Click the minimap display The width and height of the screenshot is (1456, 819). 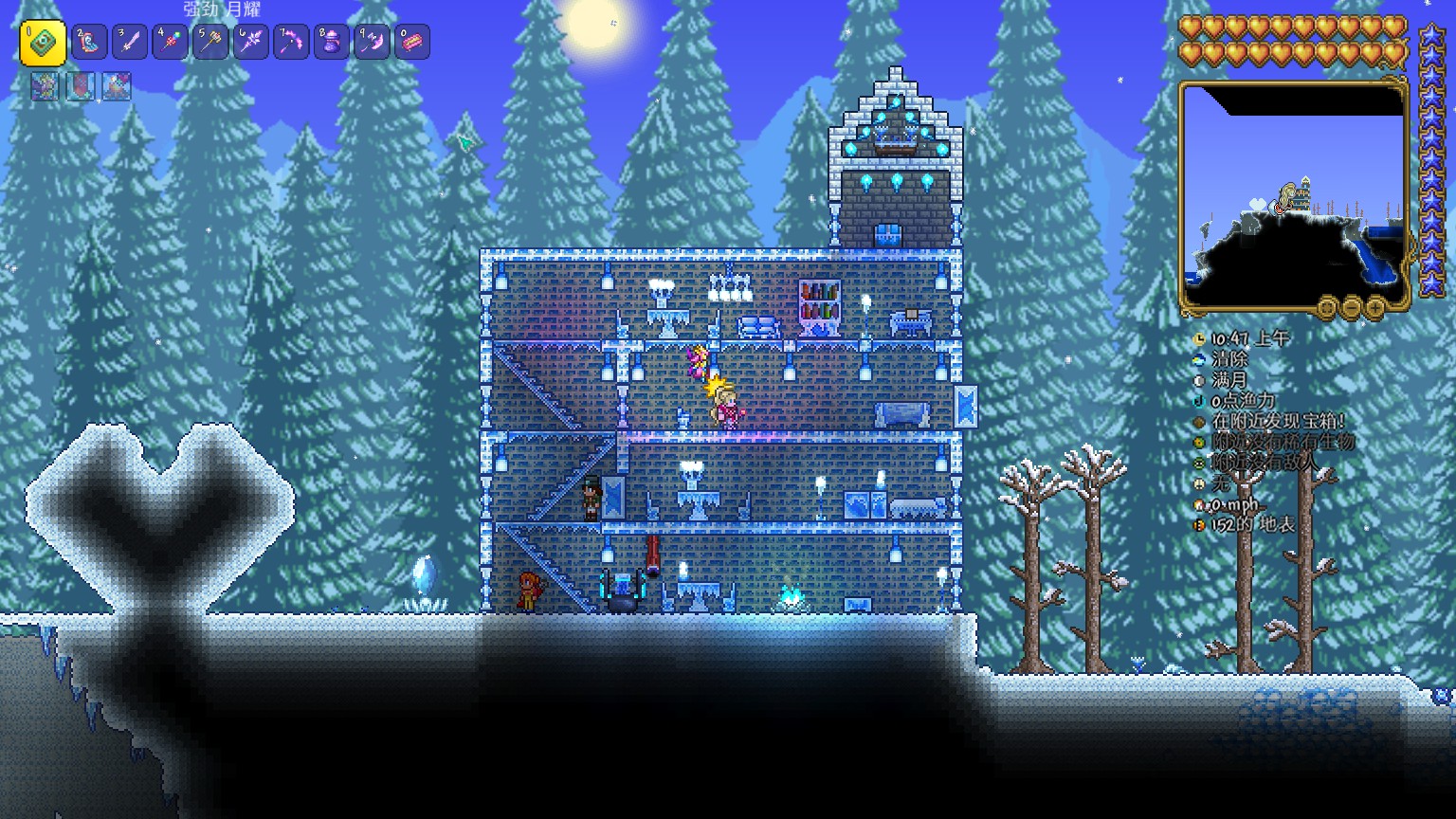[x=1294, y=196]
